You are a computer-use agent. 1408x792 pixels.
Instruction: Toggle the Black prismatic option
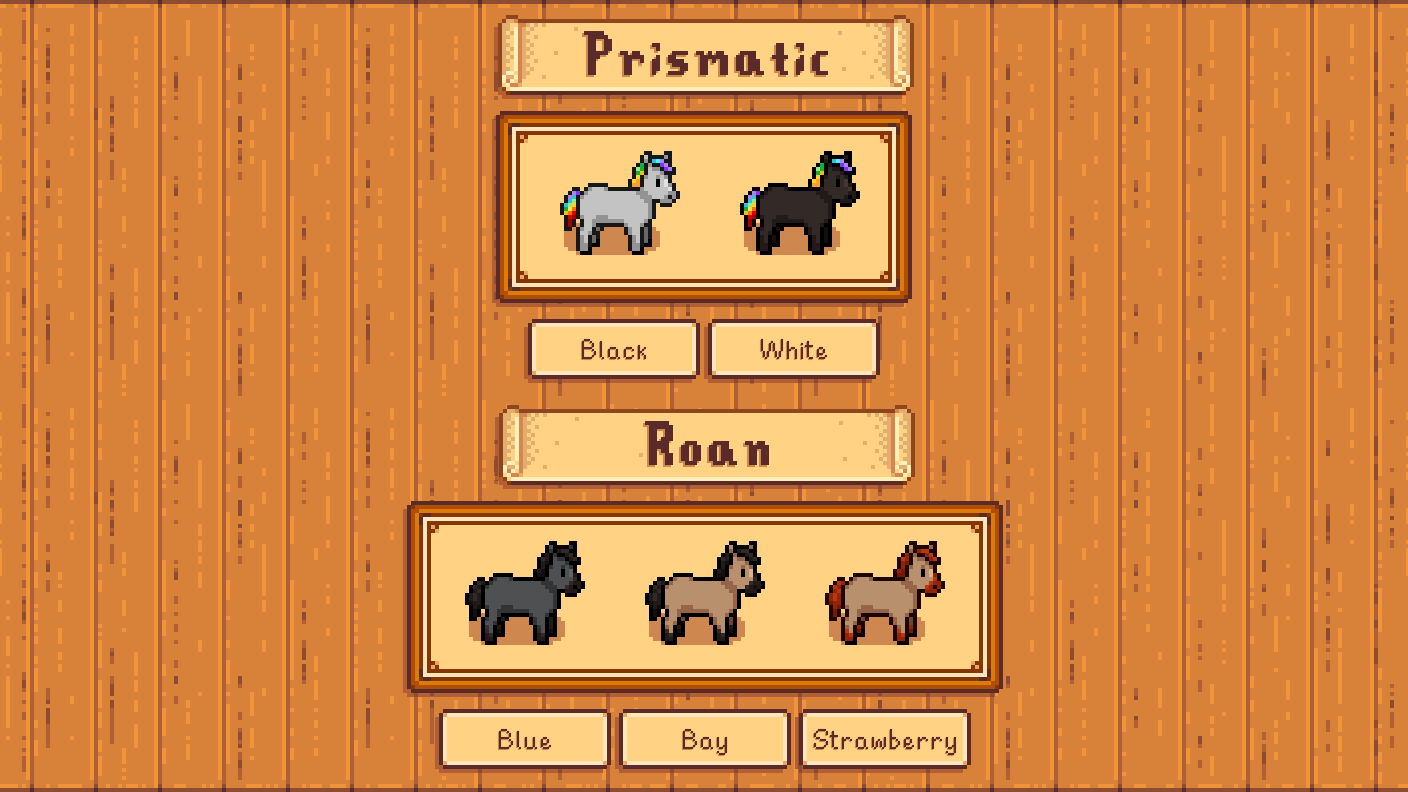[x=613, y=350]
